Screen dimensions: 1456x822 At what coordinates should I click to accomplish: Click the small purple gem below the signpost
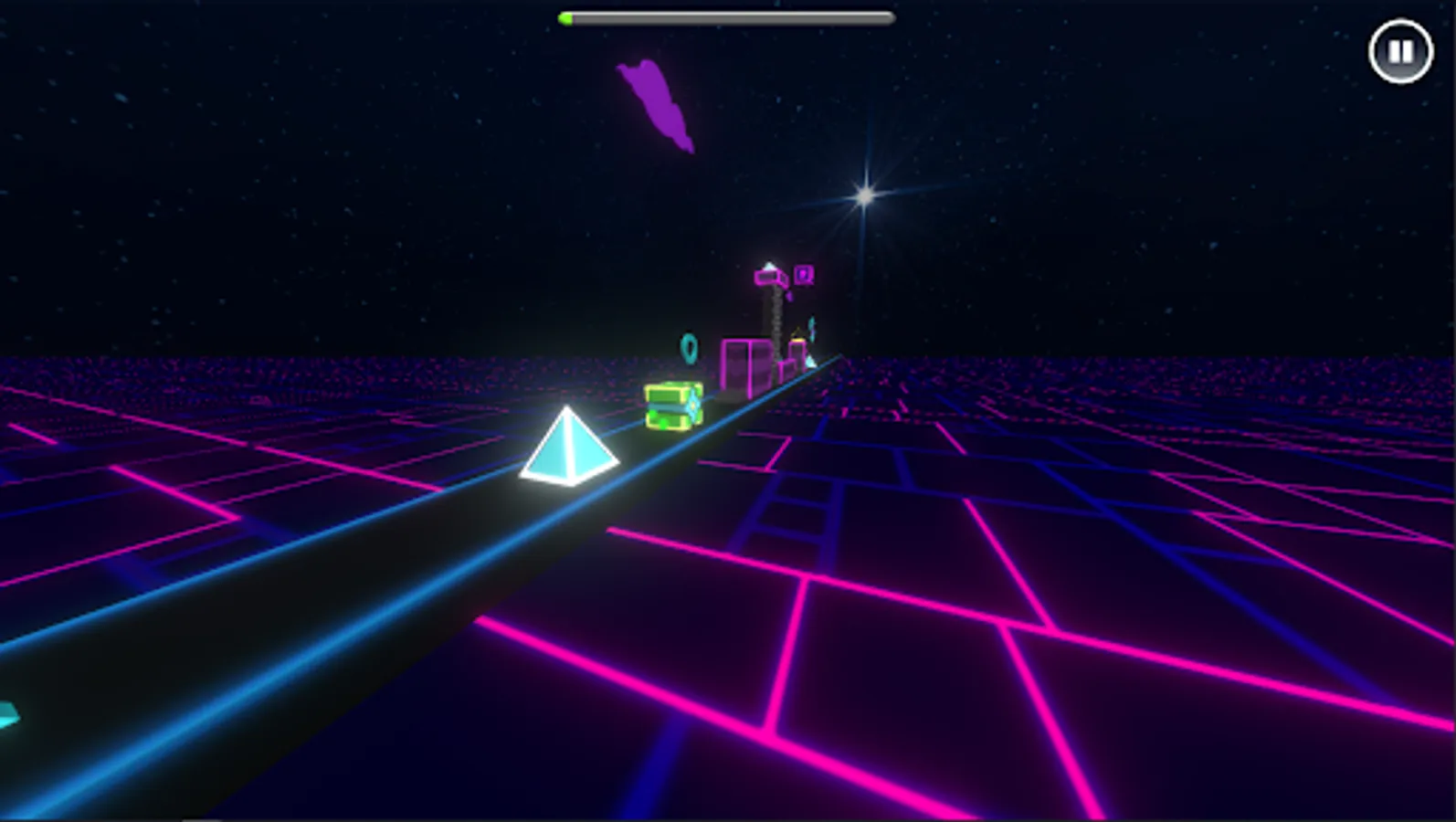pos(789,296)
